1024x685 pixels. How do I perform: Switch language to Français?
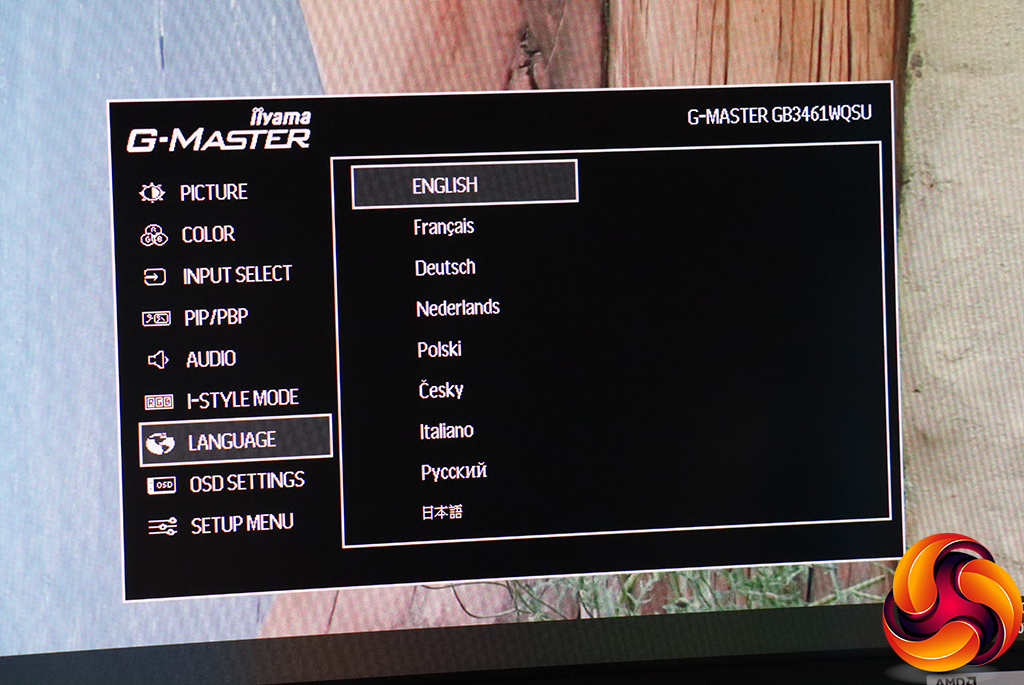444,227
